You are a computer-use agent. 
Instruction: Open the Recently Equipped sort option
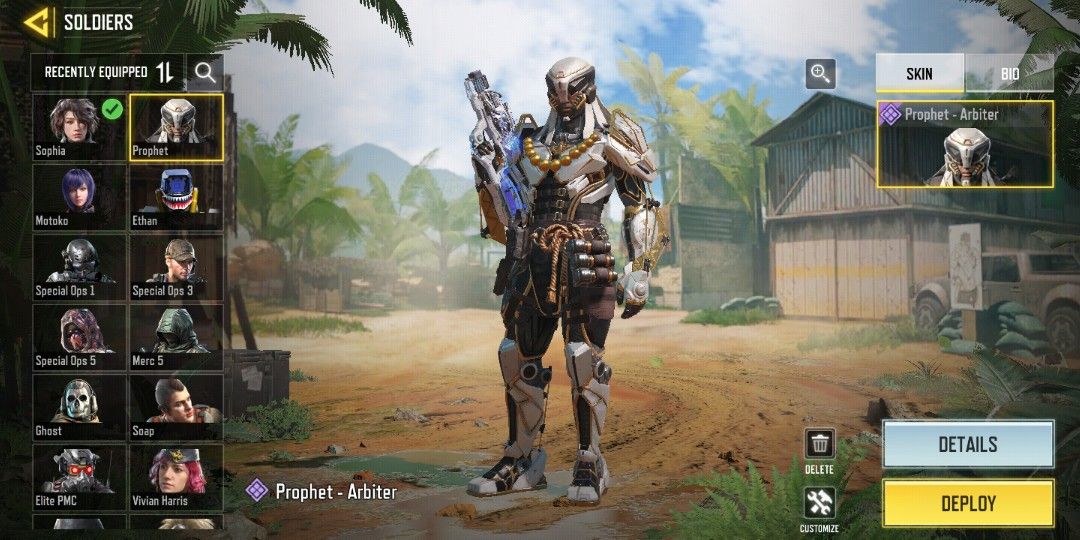click(109, 72)
